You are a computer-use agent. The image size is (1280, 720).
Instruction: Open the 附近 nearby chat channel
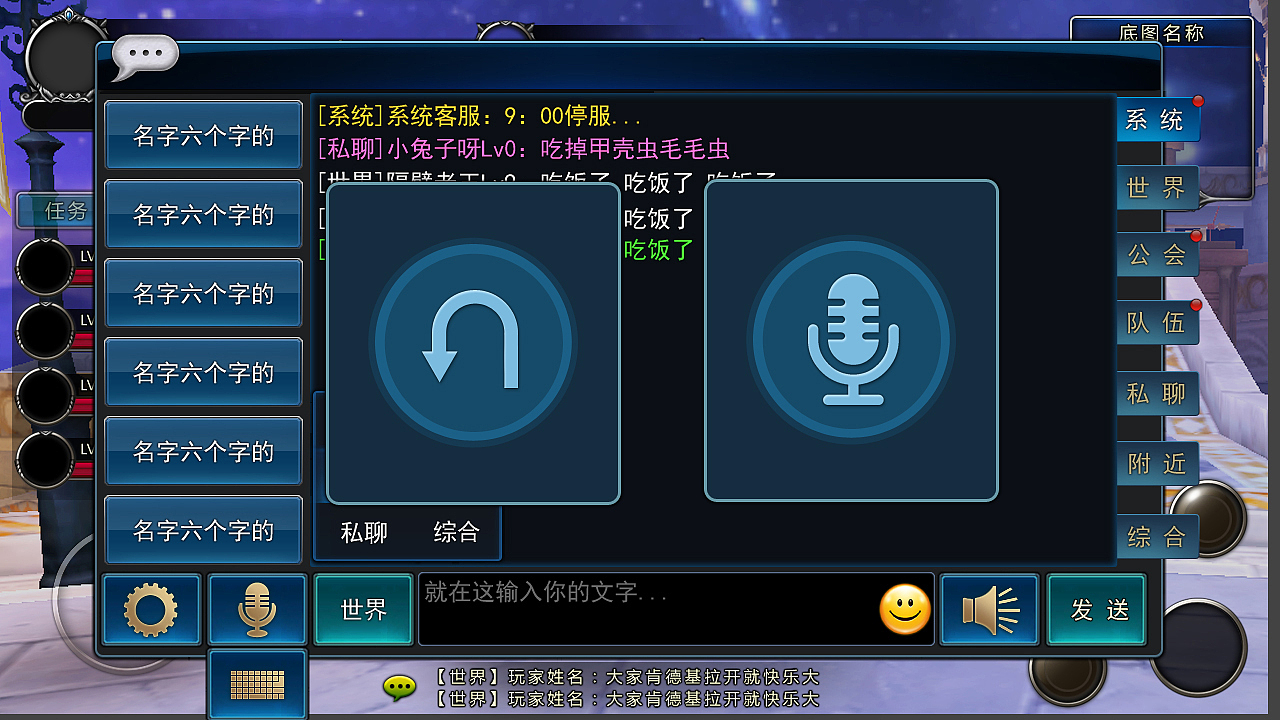(1157, 463)
